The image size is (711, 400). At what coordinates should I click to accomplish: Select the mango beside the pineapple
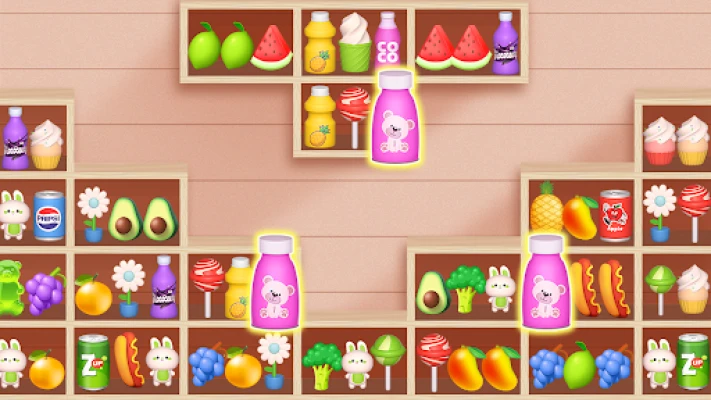[x=580, y=215]
